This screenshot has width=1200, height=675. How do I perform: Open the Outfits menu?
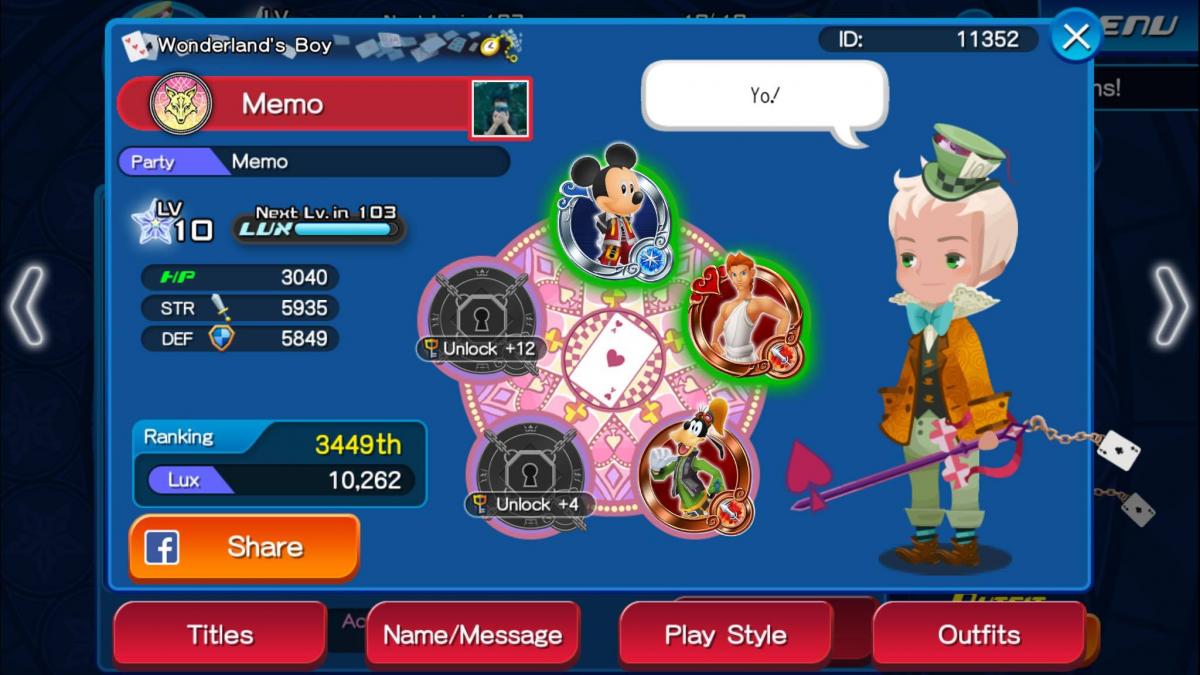pyautogui.click(x=978, y=634)
